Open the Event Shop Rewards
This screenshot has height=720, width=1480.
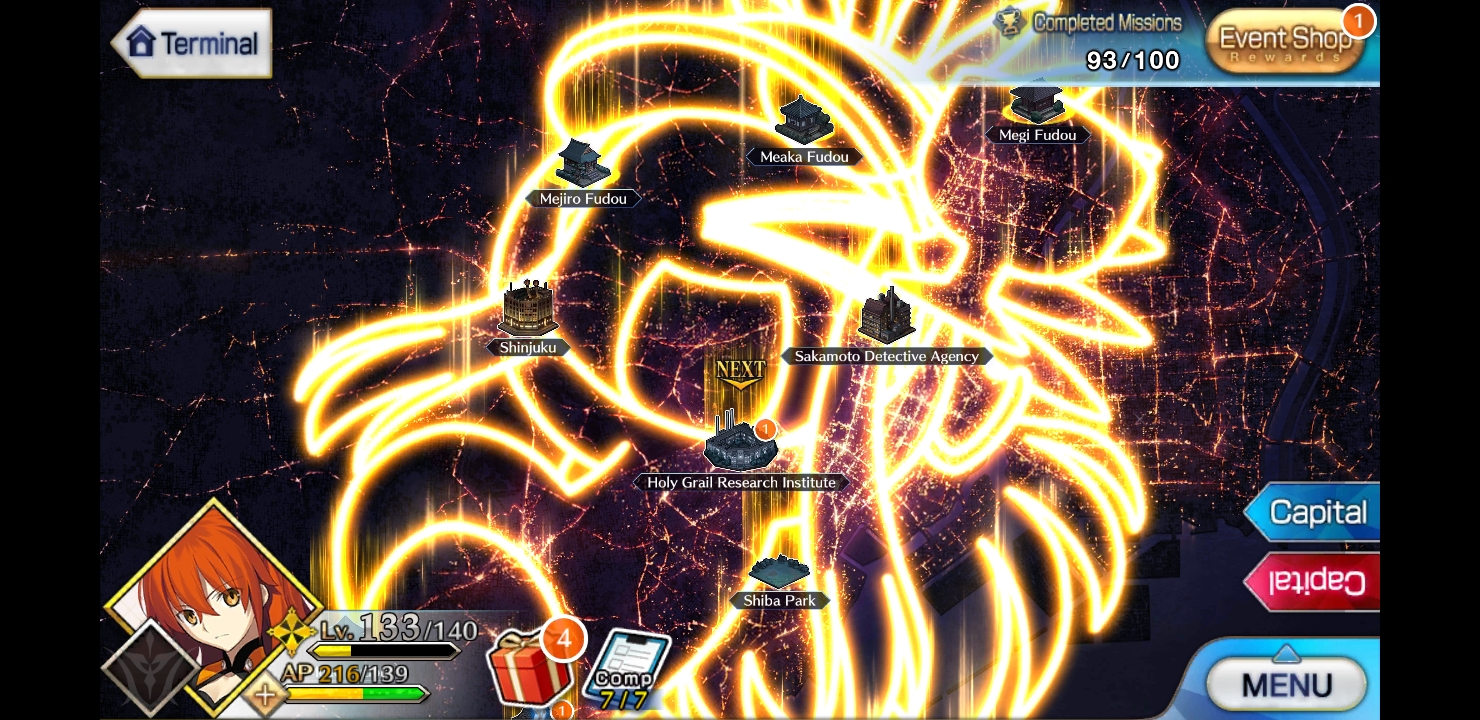1286,42
